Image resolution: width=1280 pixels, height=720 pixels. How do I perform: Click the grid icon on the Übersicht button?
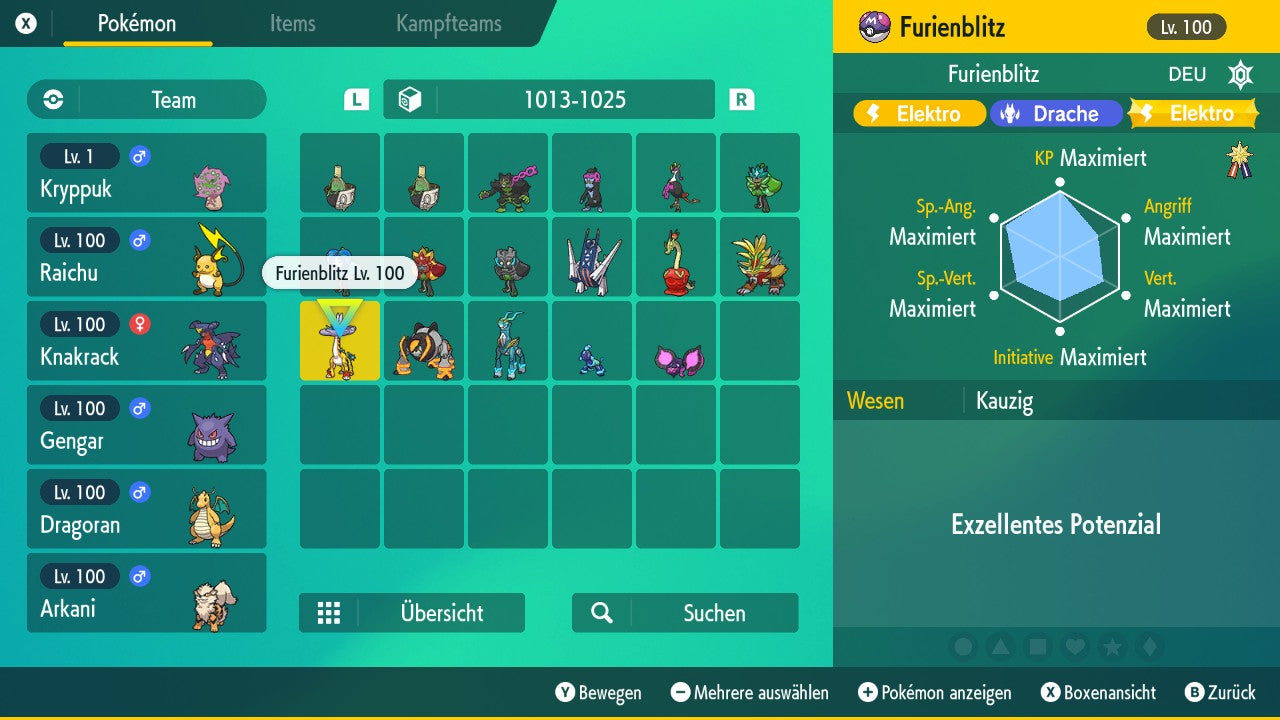[x=330, y=613]
